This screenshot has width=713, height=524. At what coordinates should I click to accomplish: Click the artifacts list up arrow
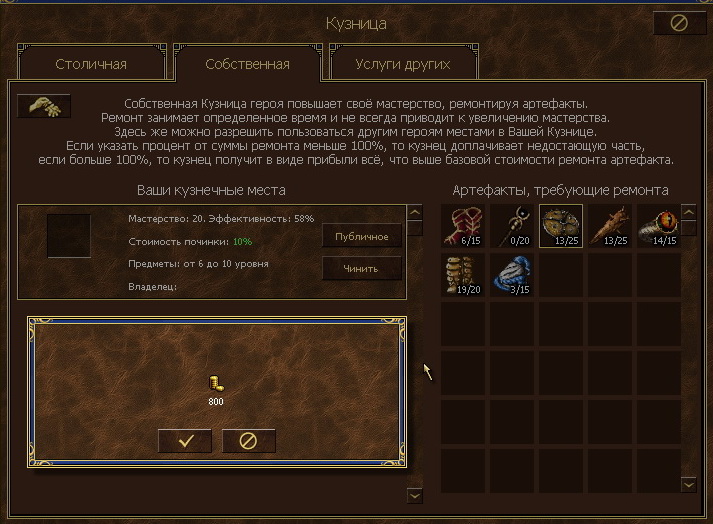(688, 212)
